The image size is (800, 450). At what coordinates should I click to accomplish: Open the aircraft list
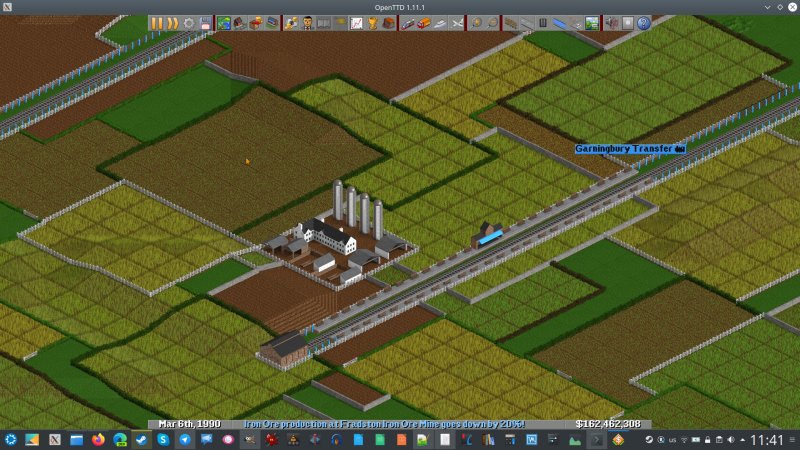[457, 22]
